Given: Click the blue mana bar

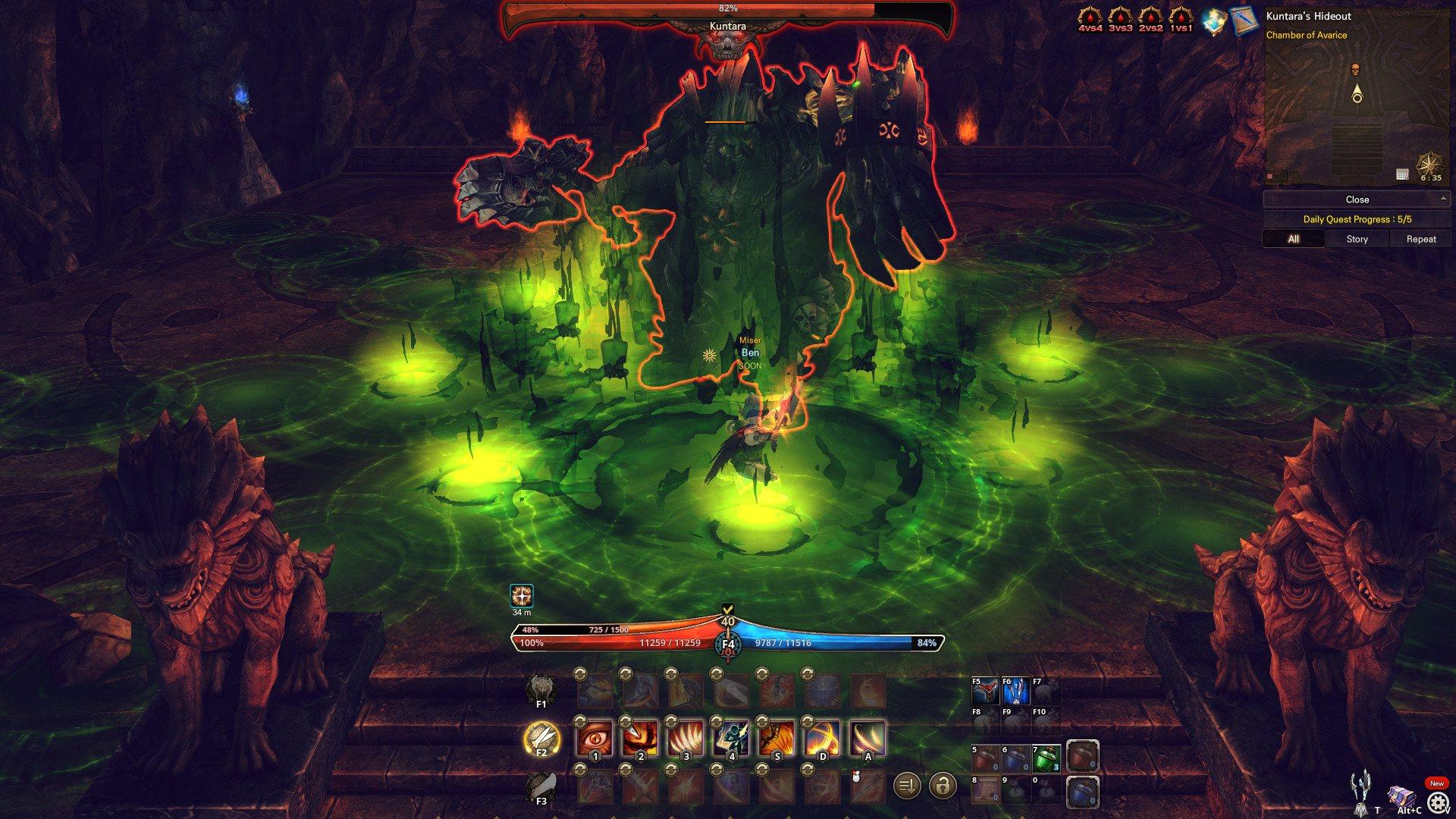Looking at the screenshot, I should (819, 645).
